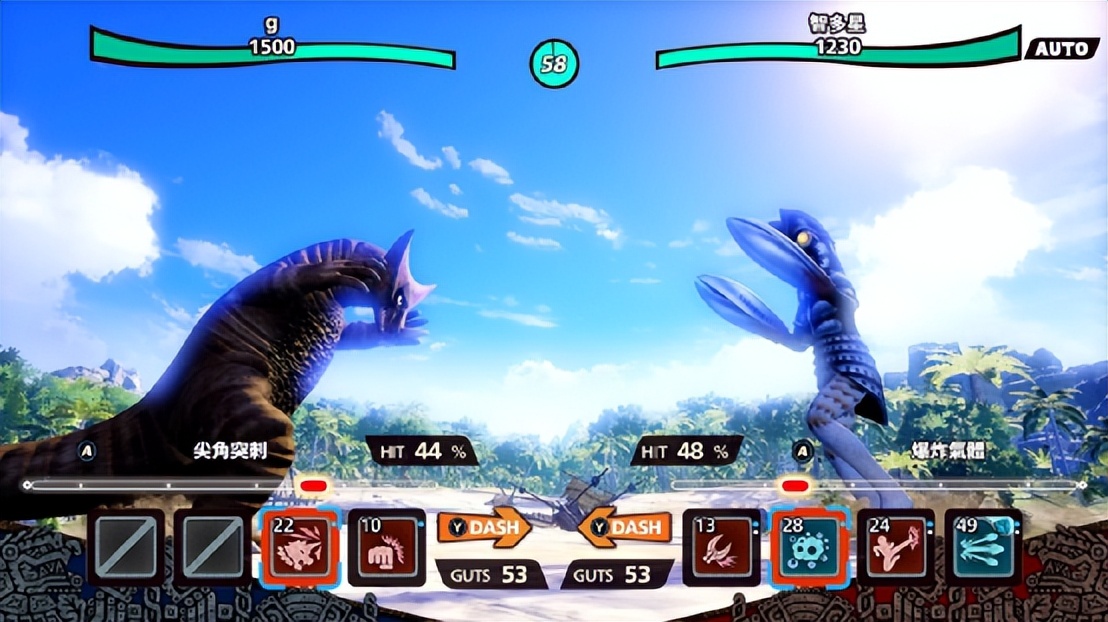Pick the 49-guts triple missile skill
This screenshot has height=622, width=1108.
tap(983, 547)
